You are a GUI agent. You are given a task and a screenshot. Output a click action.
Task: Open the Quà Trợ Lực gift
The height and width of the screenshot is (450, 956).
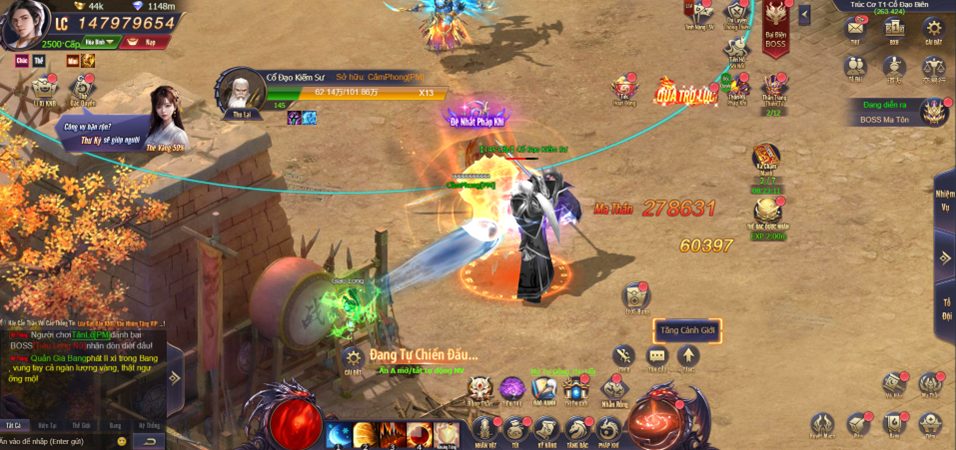click(686, 94)
